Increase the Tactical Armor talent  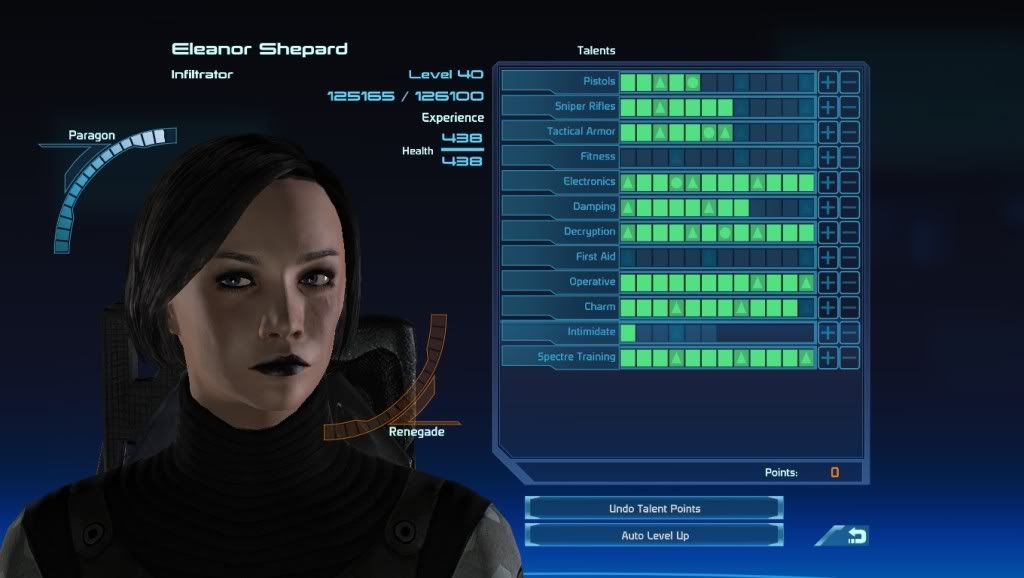pyautogui.click(x=828, y=132)
